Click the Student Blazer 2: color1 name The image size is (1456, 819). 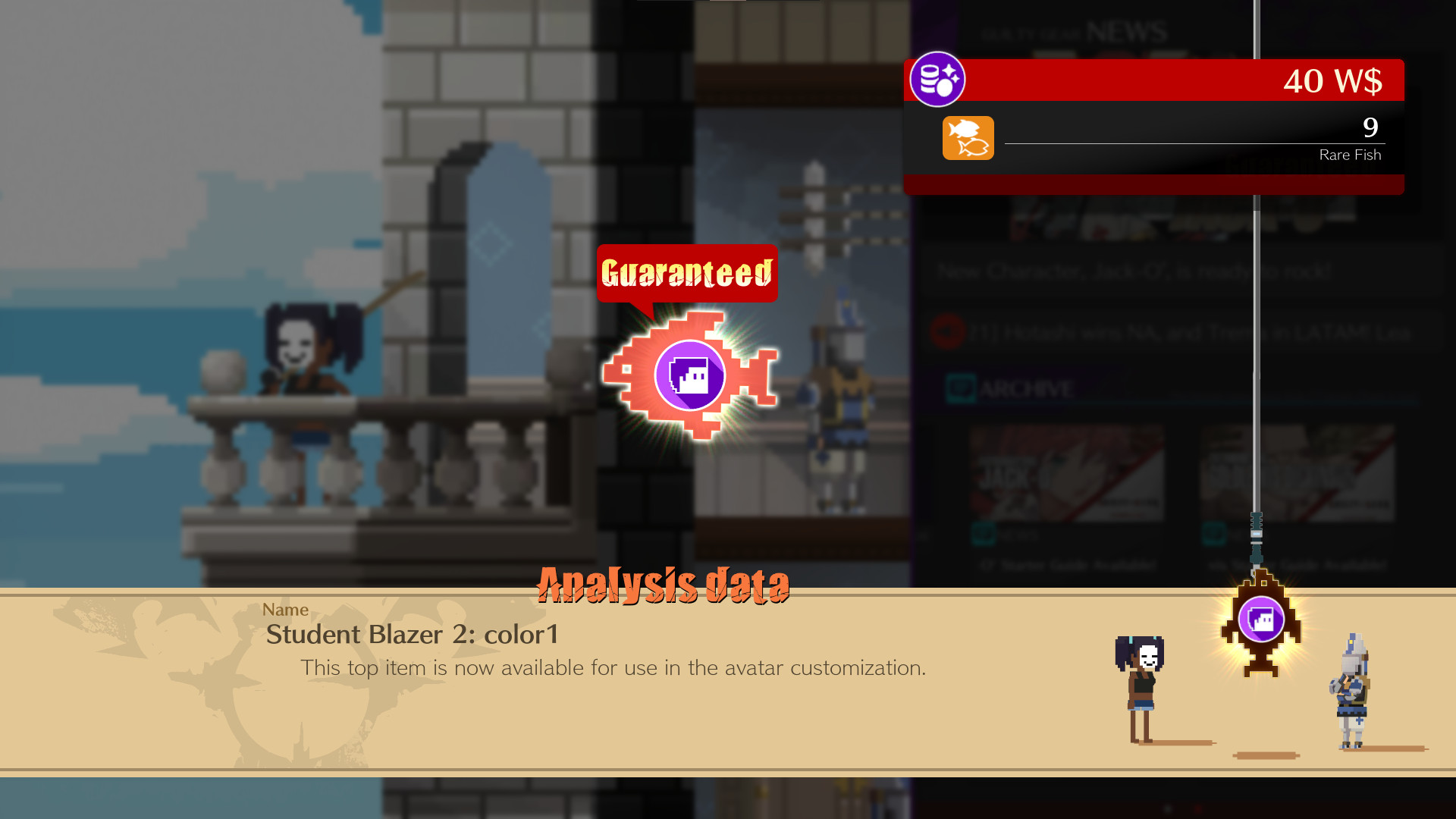[412, 635]
